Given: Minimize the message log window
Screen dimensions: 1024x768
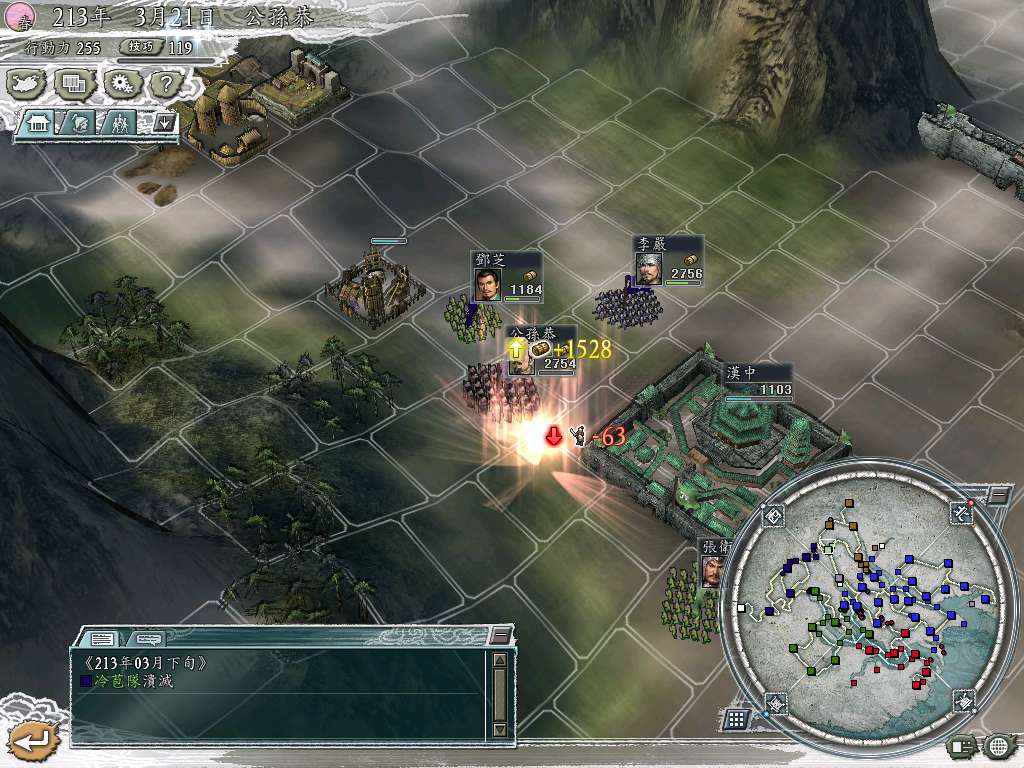Looking at the screenshot, I should [x=500, y=636].
